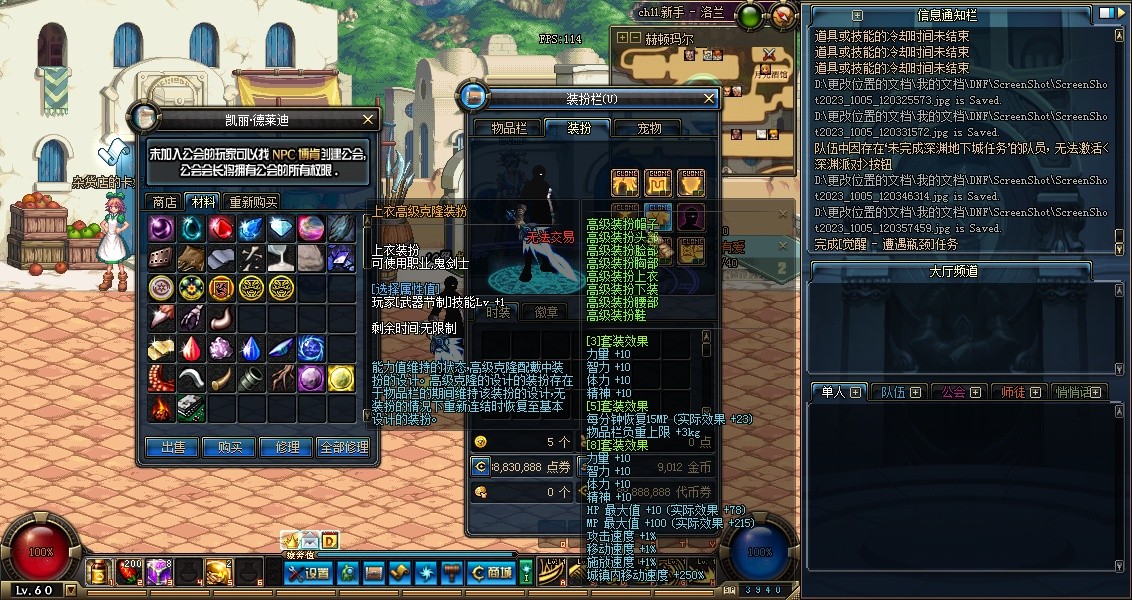
Task: Open the 公会 guild chat tab
Action: click(961, 392)
